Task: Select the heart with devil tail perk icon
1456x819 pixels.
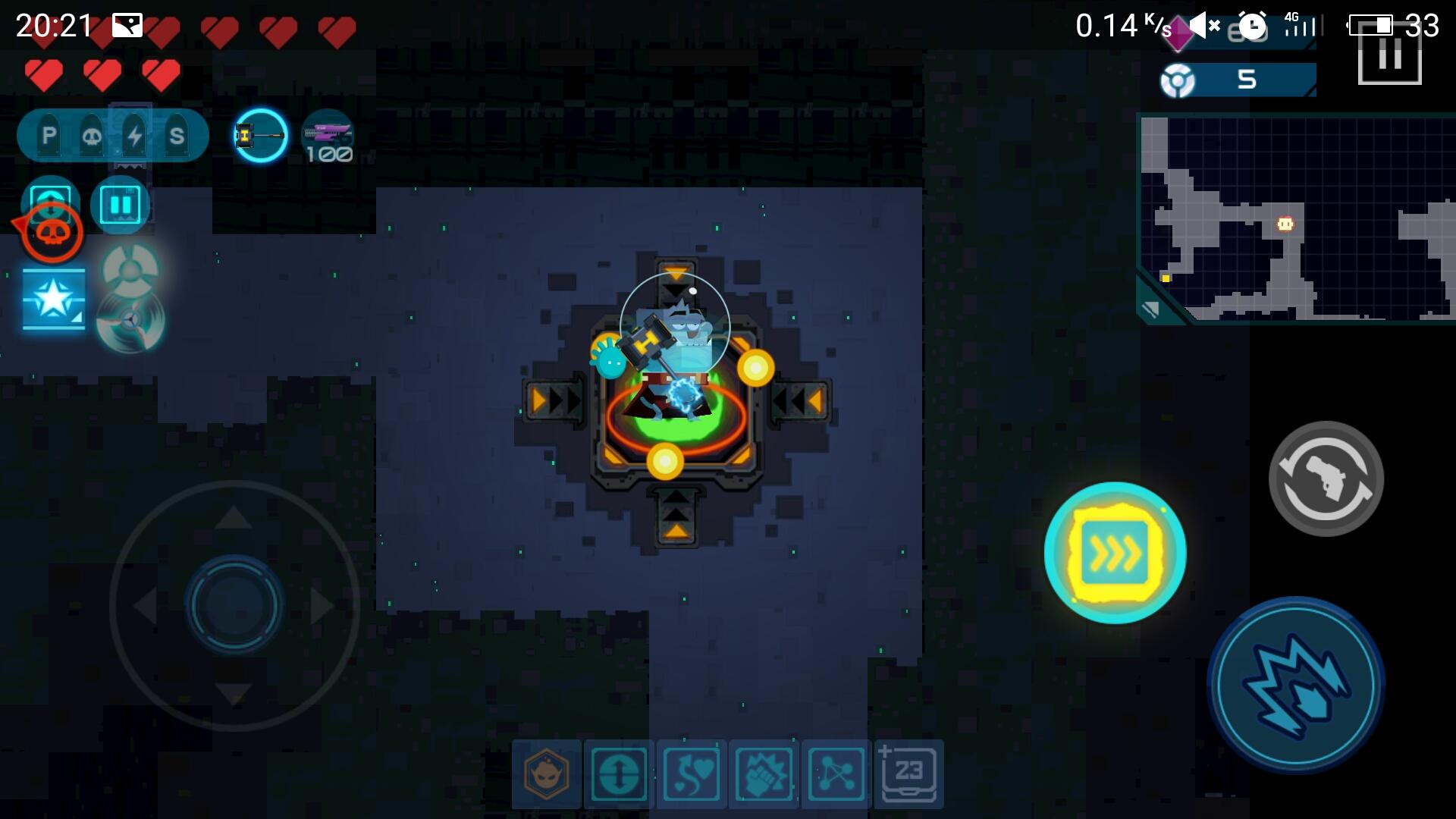Action: pyautogui.click(x=692, y=774)
